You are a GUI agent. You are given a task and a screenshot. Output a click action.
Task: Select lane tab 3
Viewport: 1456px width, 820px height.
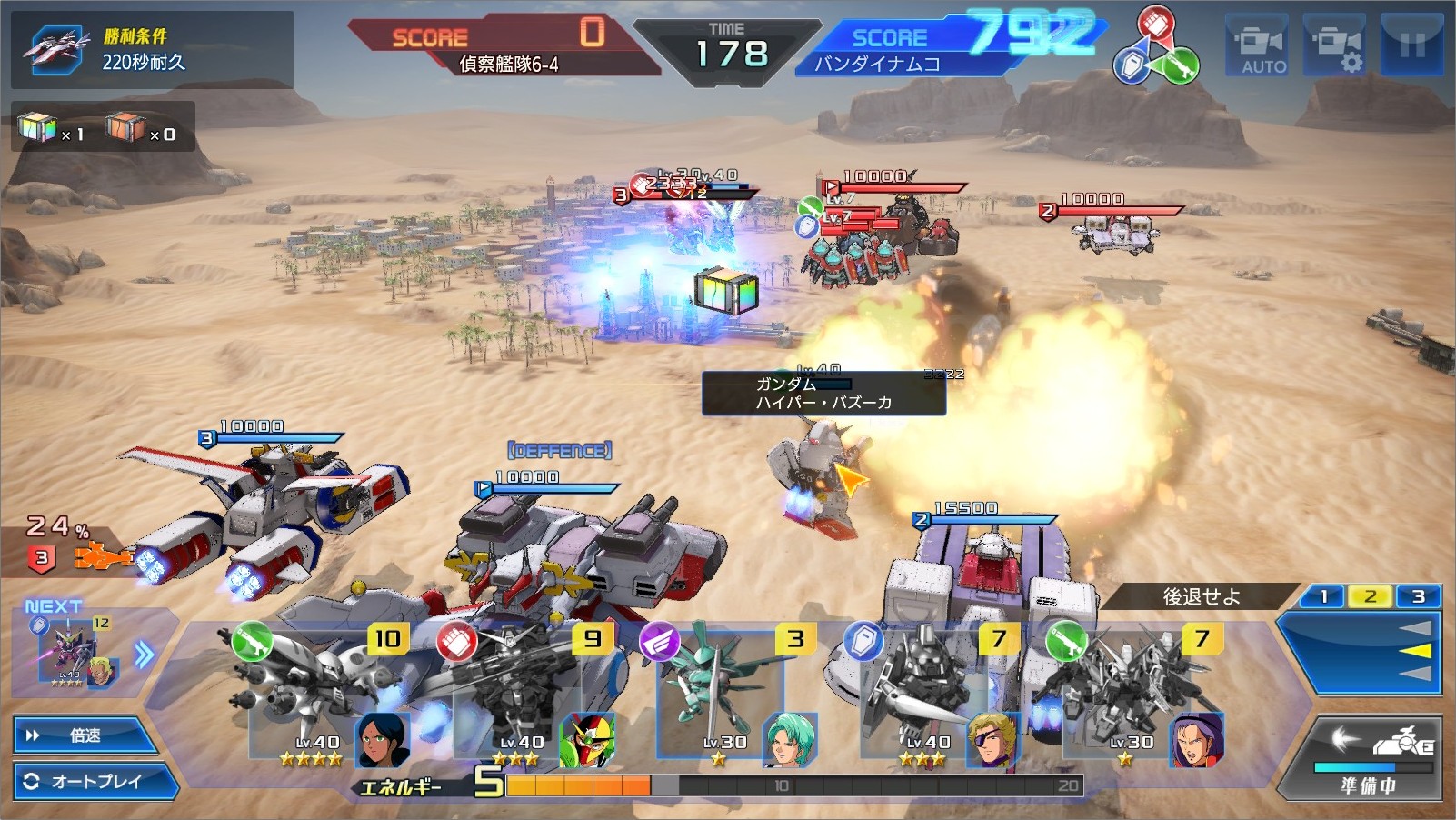[x=1418, y=596]
